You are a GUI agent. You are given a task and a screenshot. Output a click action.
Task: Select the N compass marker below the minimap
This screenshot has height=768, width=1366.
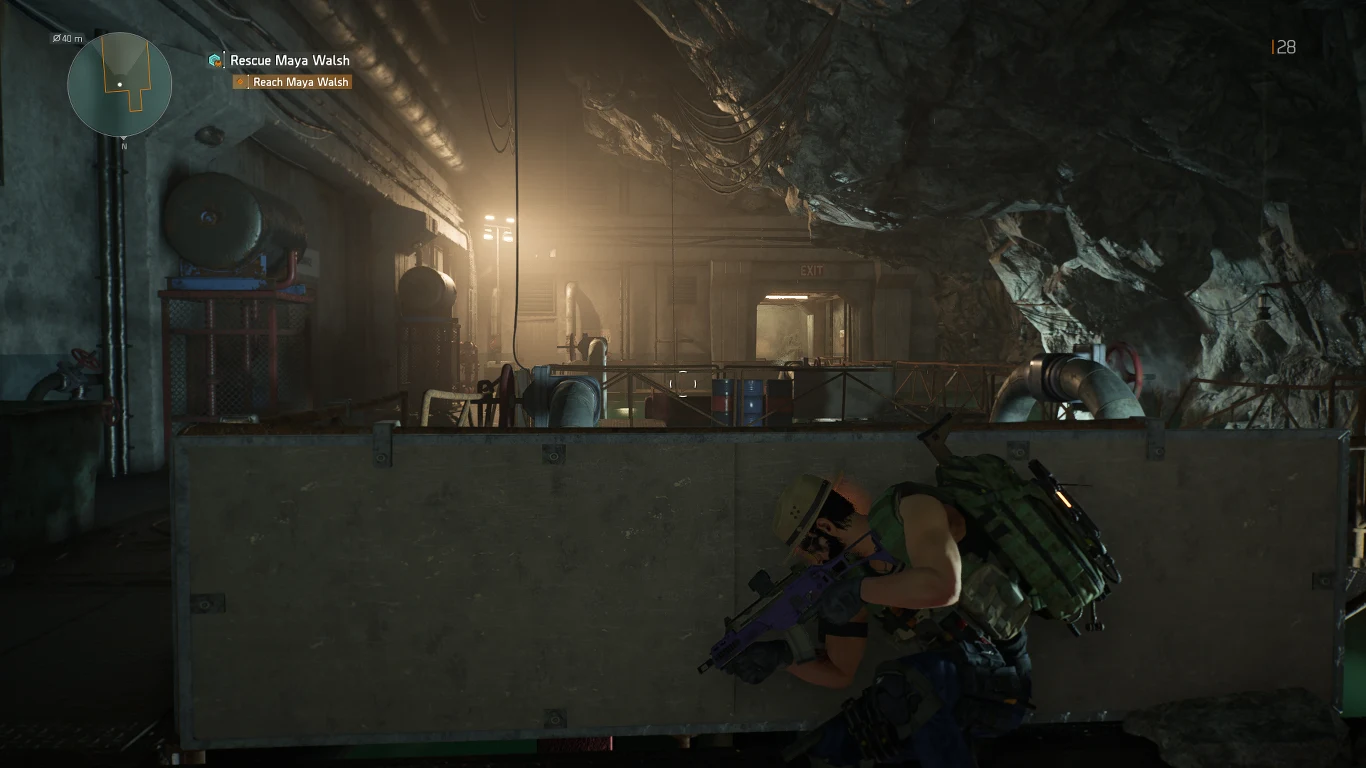[x=124, y=144]
